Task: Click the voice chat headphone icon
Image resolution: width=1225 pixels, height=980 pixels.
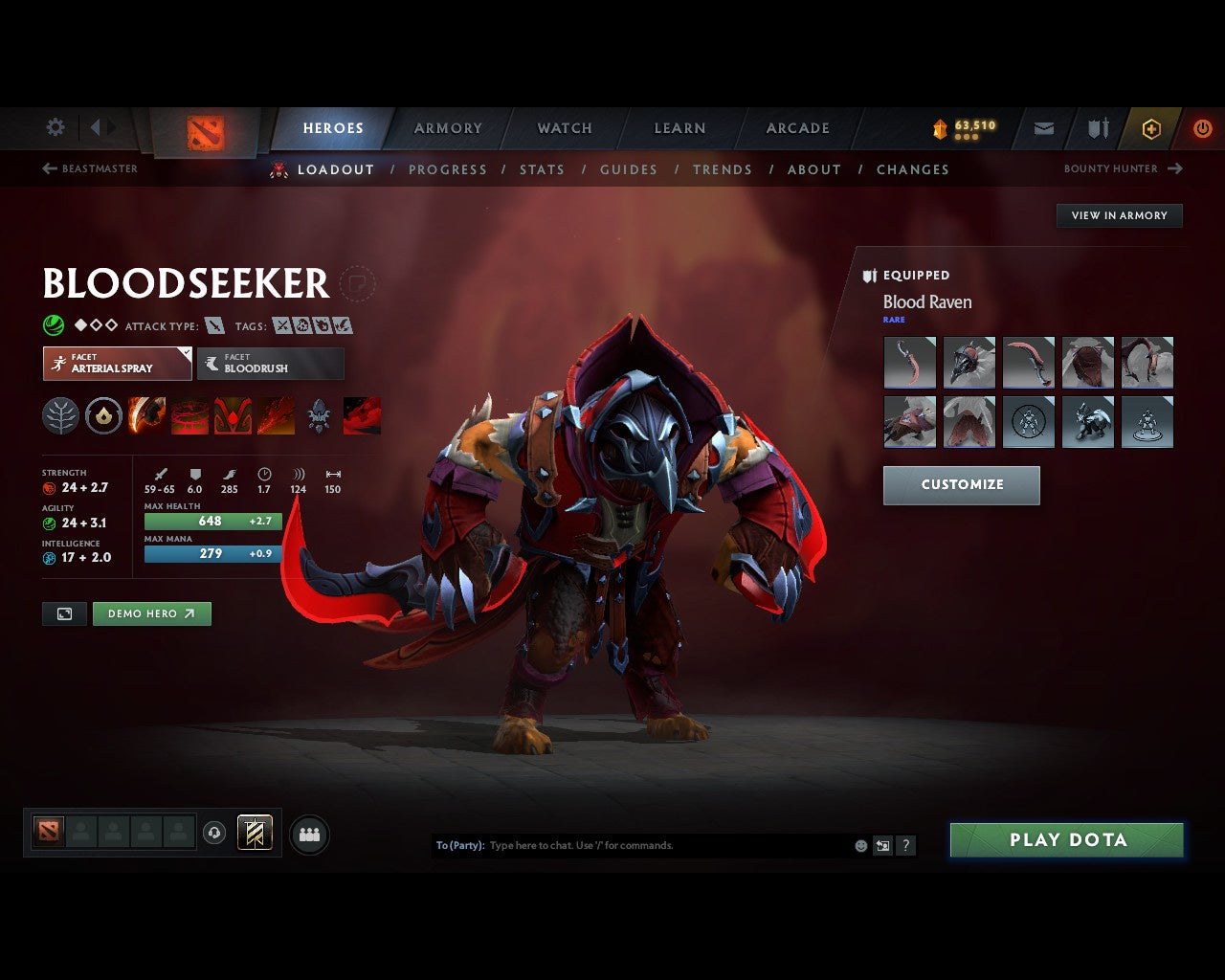Action: pyautogui.click(x=212, y=833)
